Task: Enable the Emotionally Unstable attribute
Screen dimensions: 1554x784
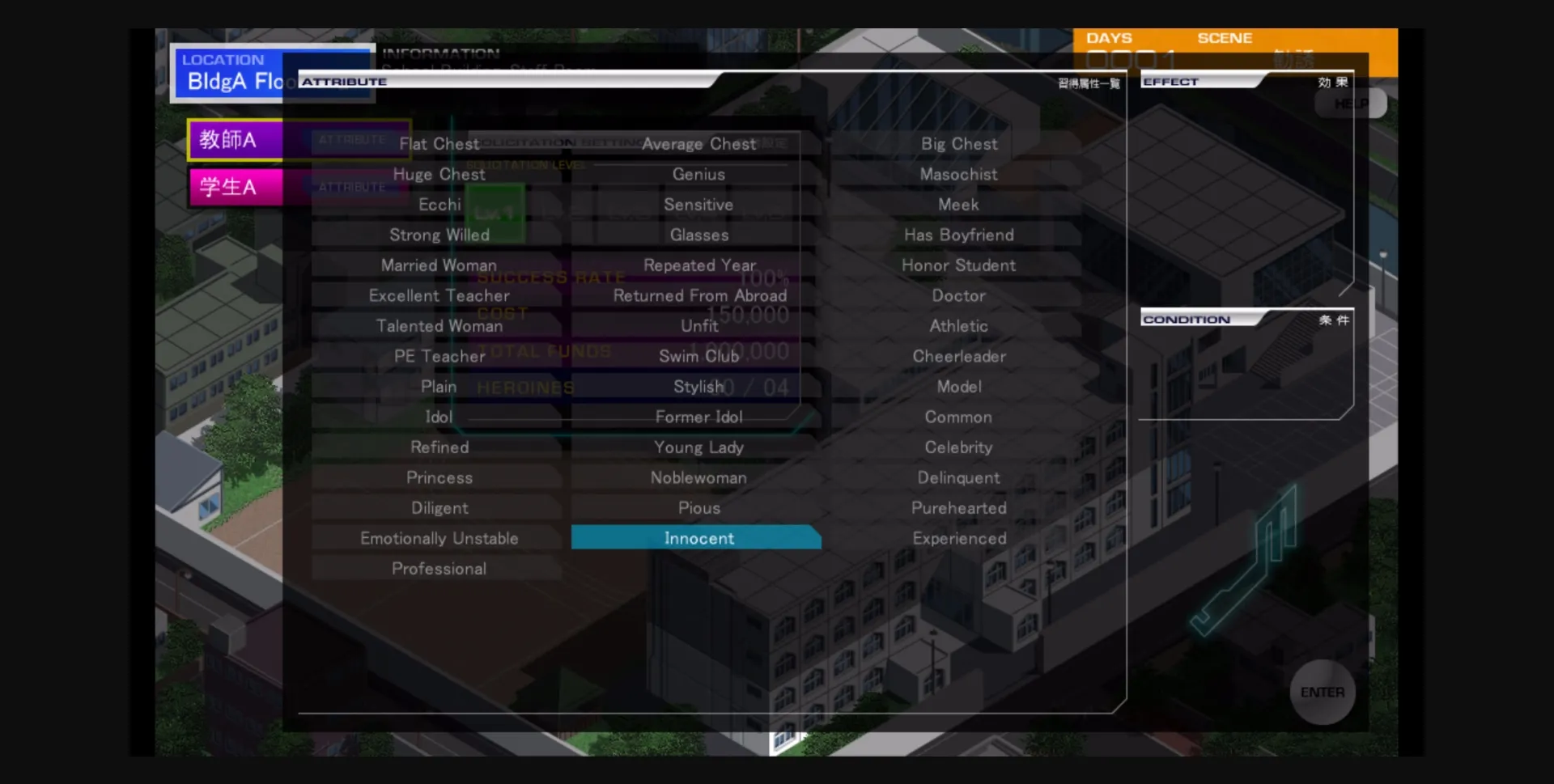Action: tap(439, 537)
